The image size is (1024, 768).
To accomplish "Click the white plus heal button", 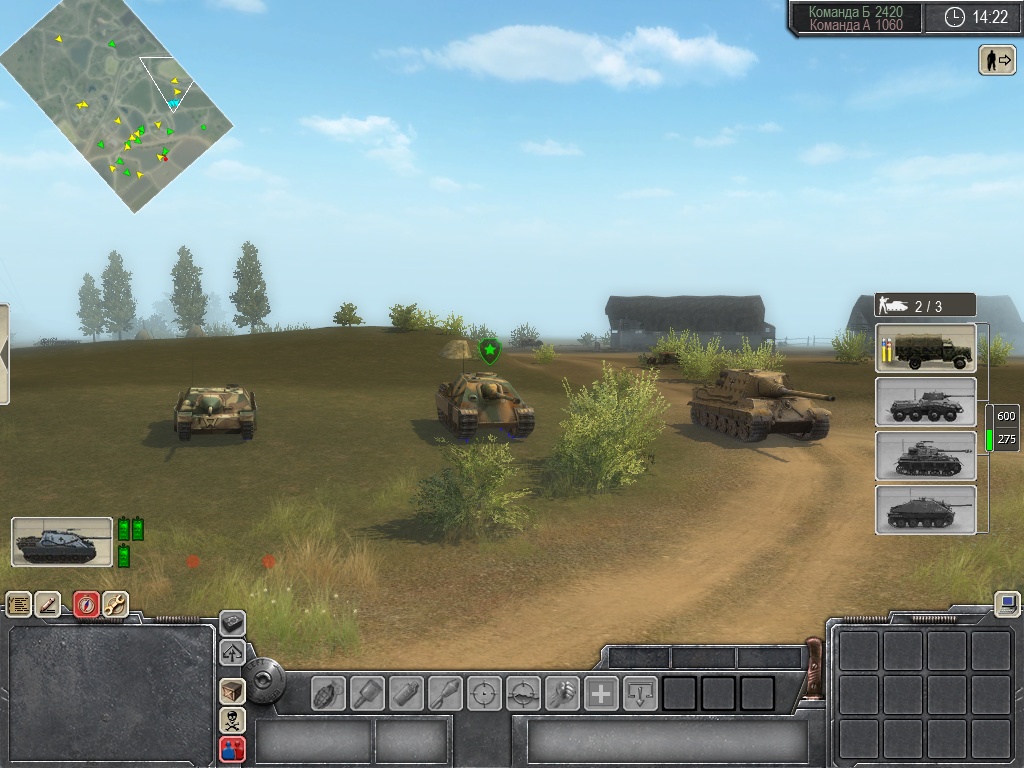I will (x=601, y=693).
